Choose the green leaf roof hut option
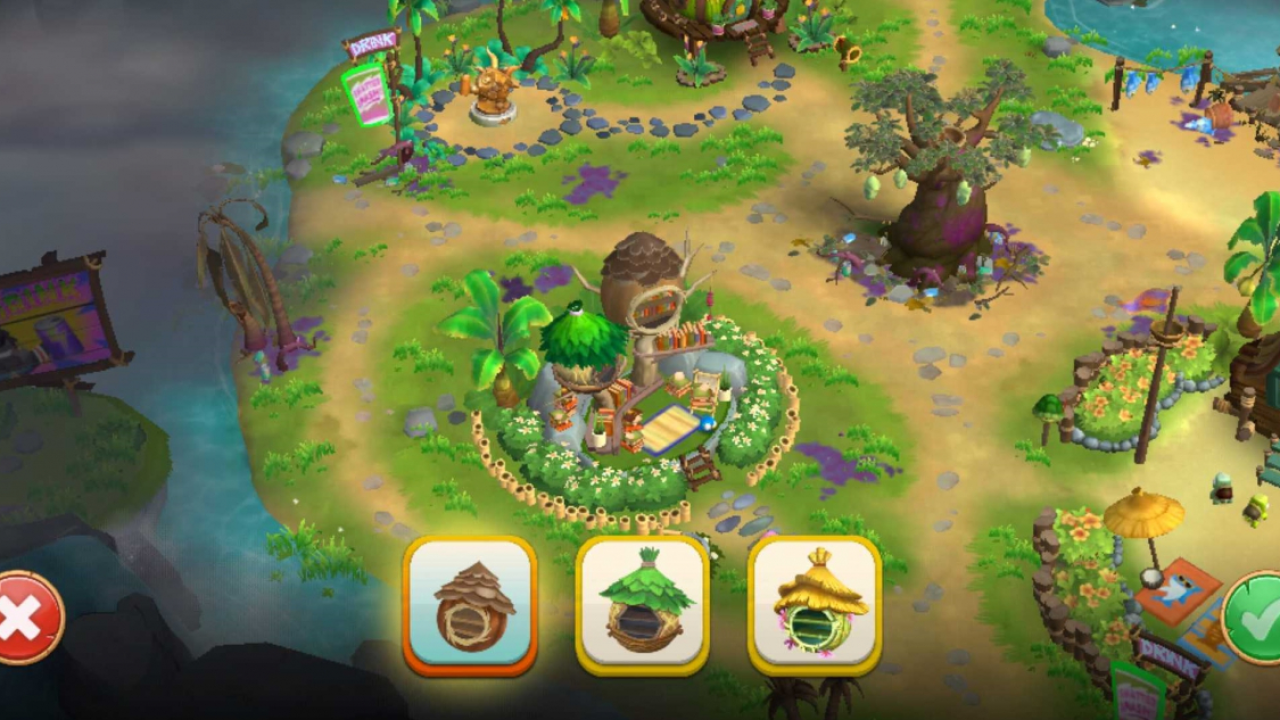The image size is (1280, 720). [643, 605]
